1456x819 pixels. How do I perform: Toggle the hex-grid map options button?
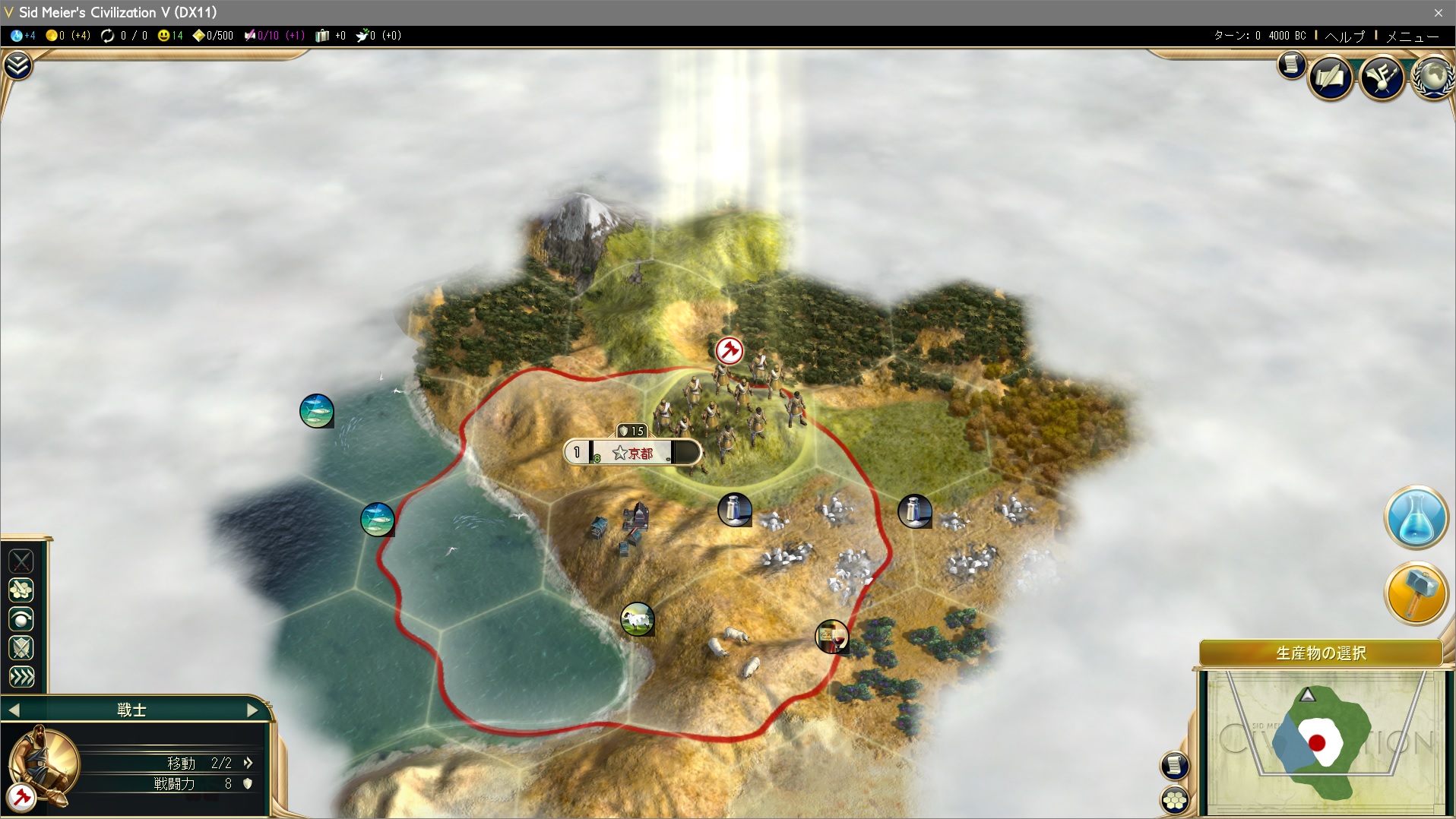1175,799
